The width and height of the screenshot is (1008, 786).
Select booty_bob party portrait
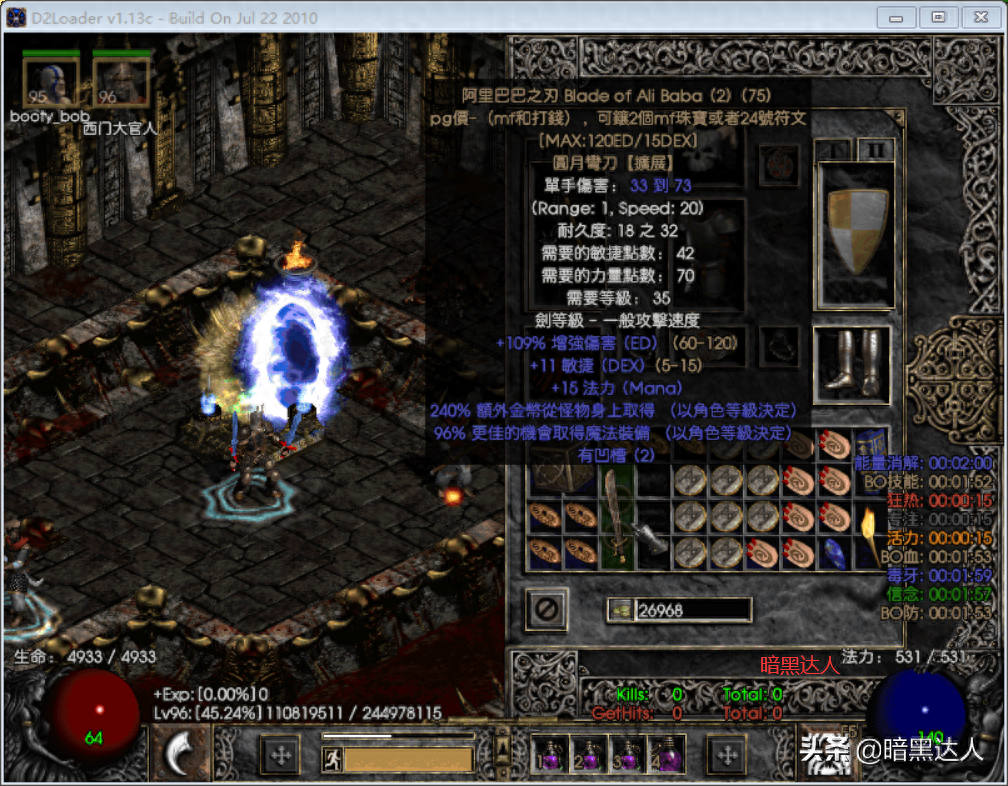[51, 82]
